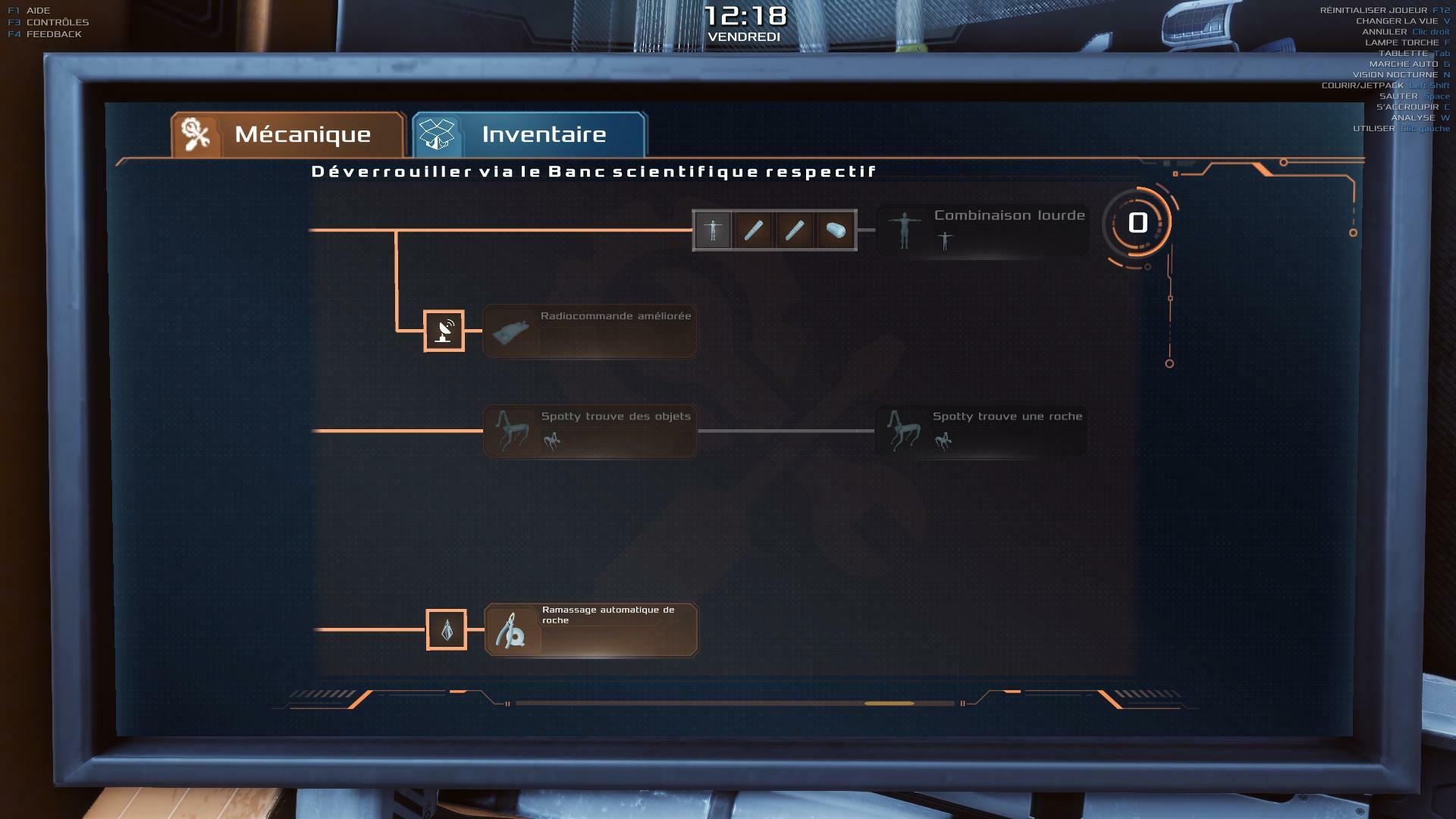This screenshot has width=1456, height=819.
Task: Click the capsule-shaped requirement slot
Action: click(x=836, y=230)
